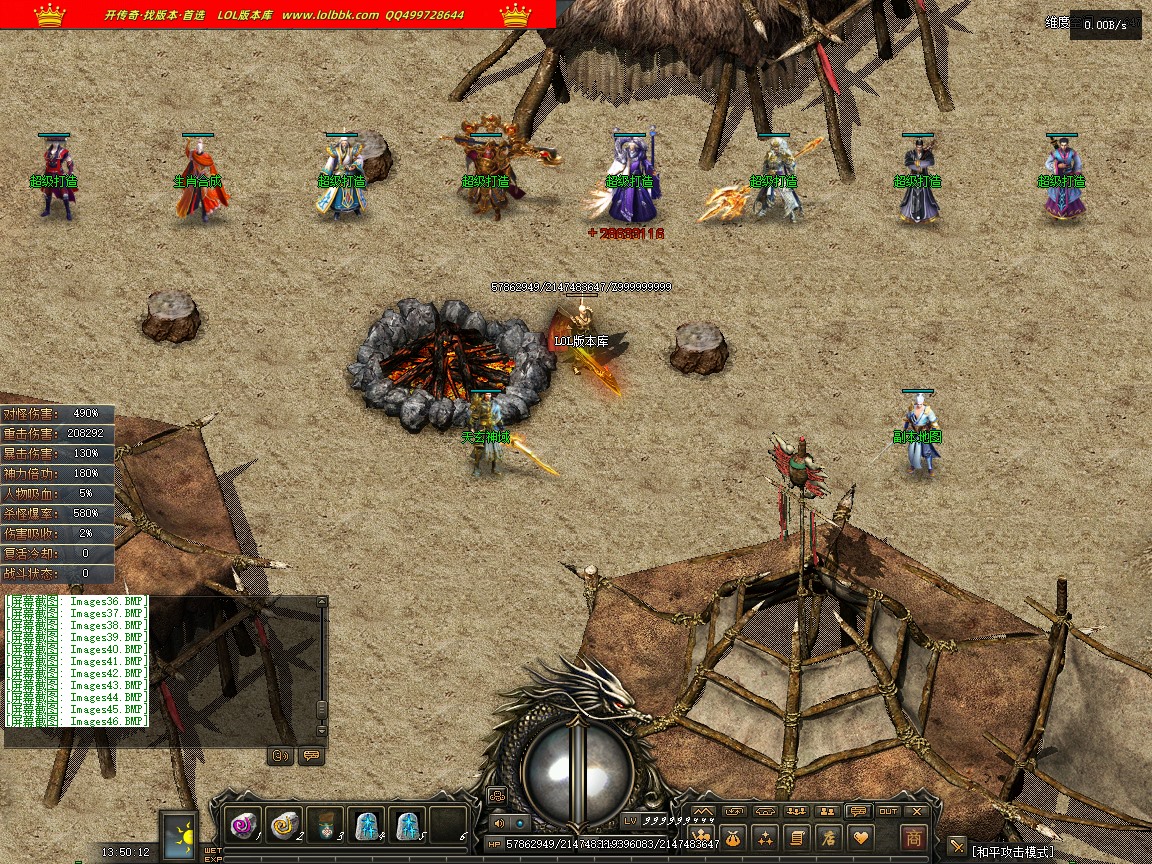1152x864 pixels.
Task: Open the red 商 mall button
Action: tap(913, 838)
